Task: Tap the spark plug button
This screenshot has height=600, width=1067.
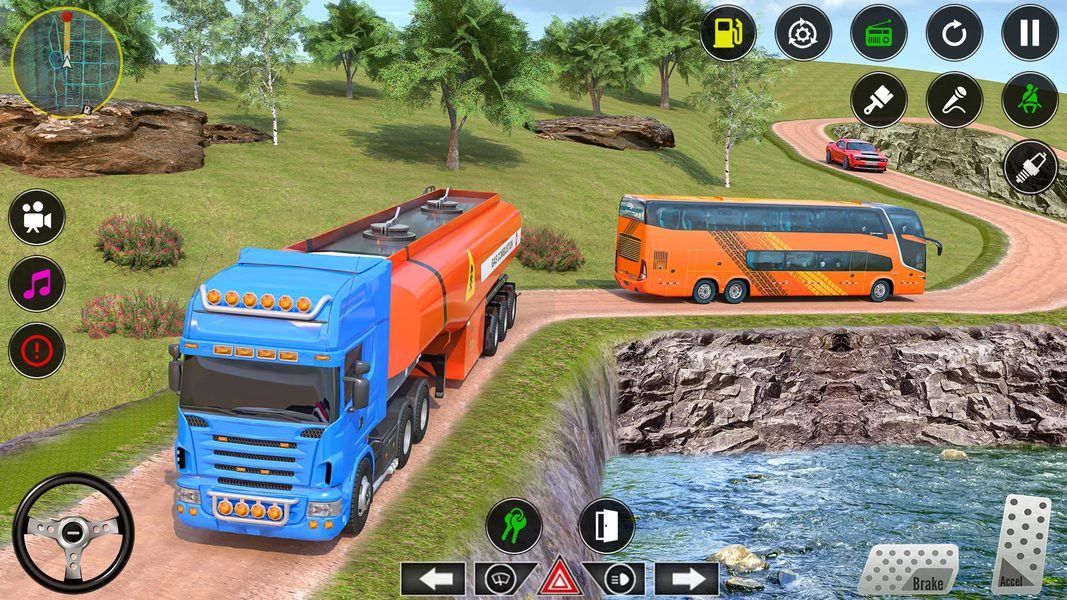Action: point(1030,167)
